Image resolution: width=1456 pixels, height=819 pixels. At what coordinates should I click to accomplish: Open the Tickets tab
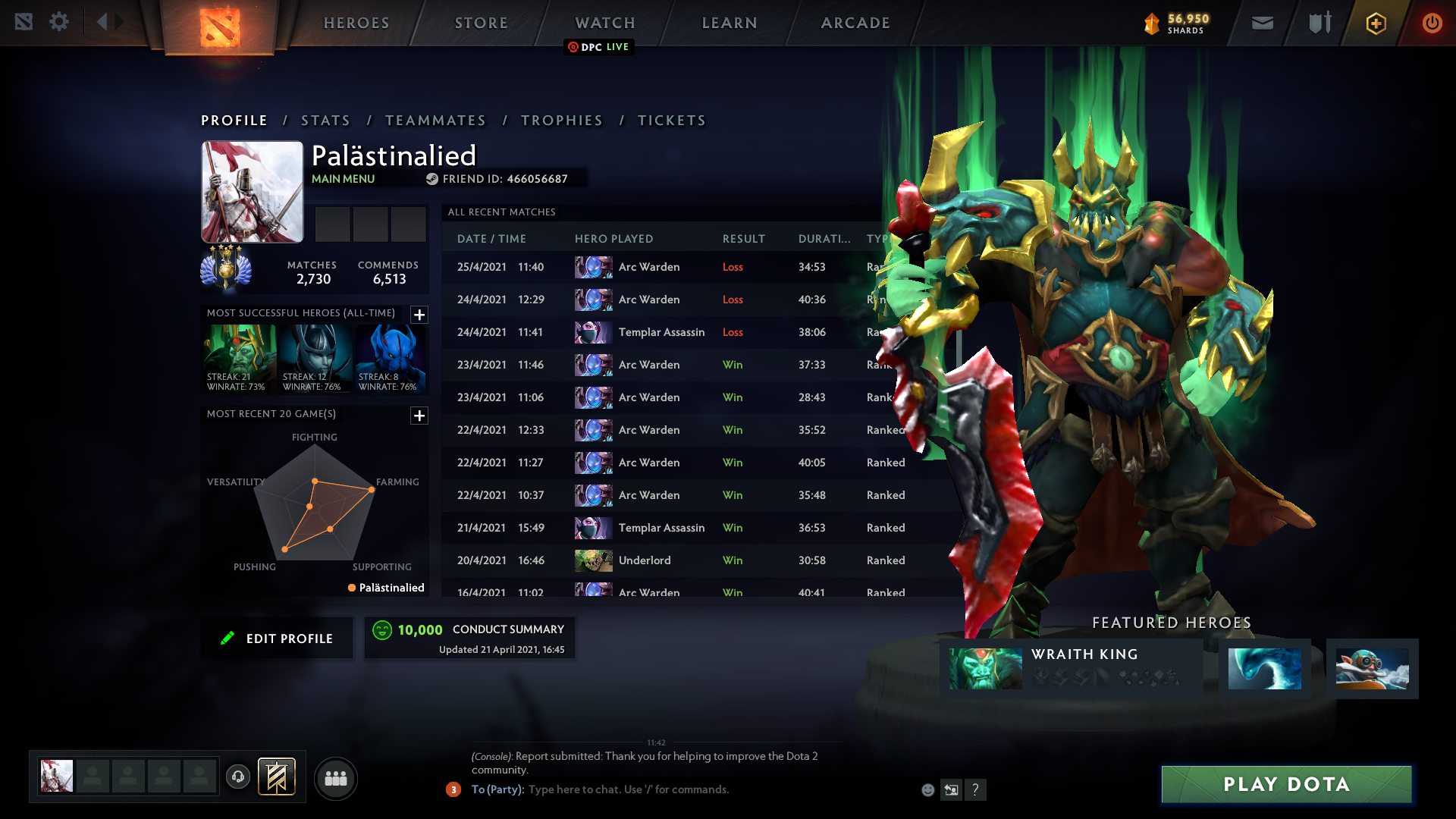click(672, 121)
